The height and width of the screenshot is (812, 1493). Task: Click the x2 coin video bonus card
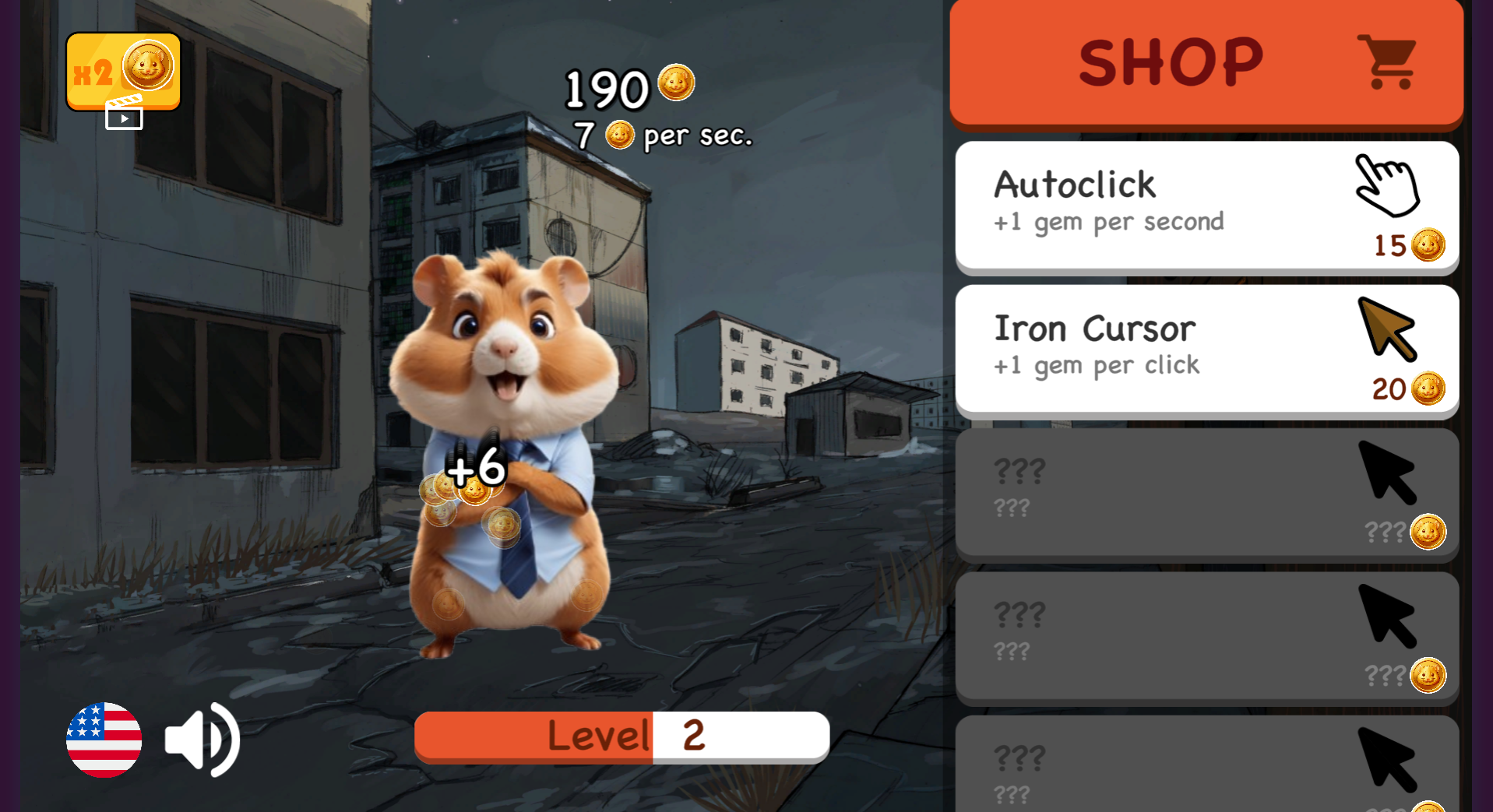[x=122, y=72]
